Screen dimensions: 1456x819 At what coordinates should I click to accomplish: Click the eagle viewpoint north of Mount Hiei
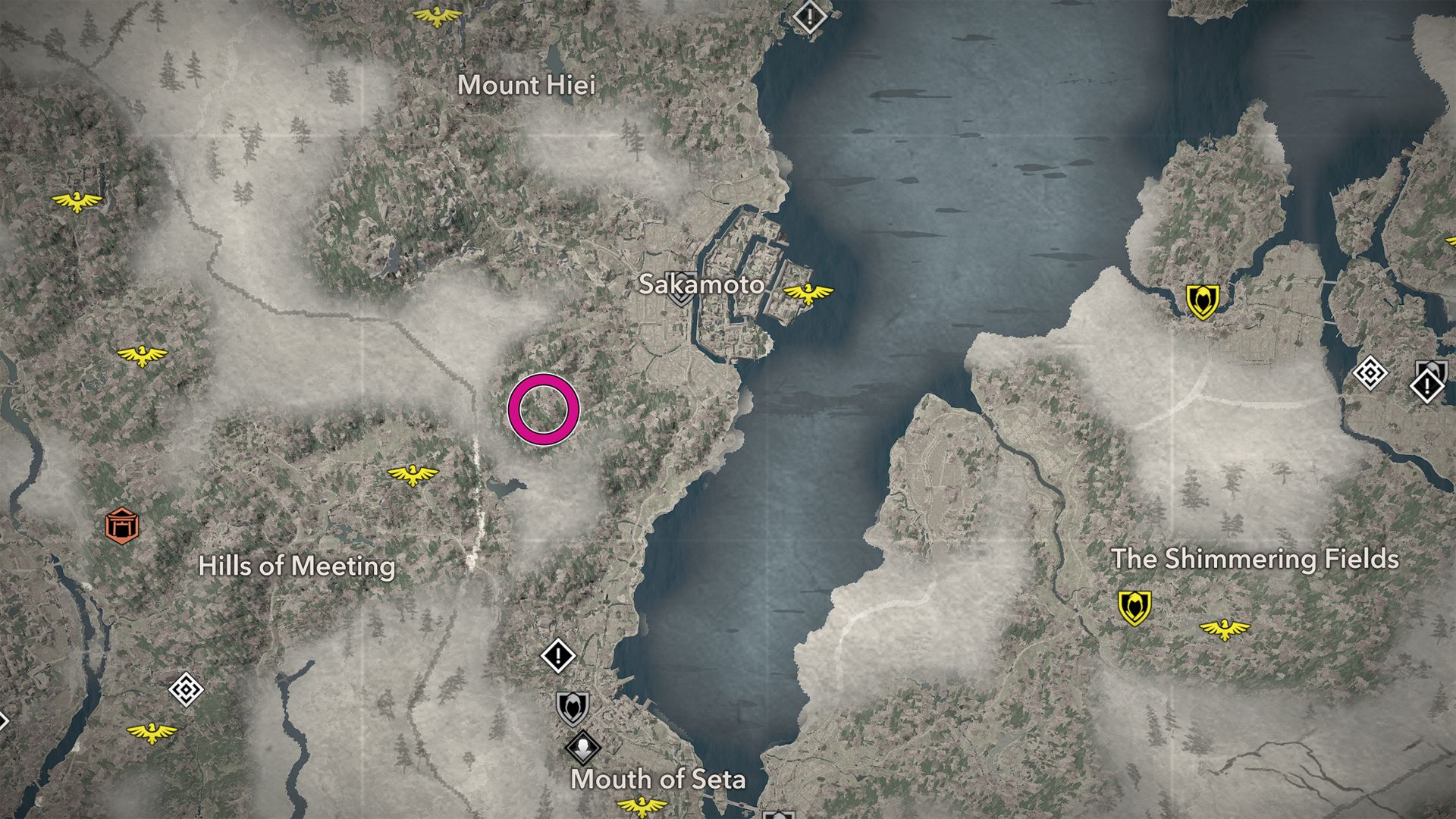[438, 15]
